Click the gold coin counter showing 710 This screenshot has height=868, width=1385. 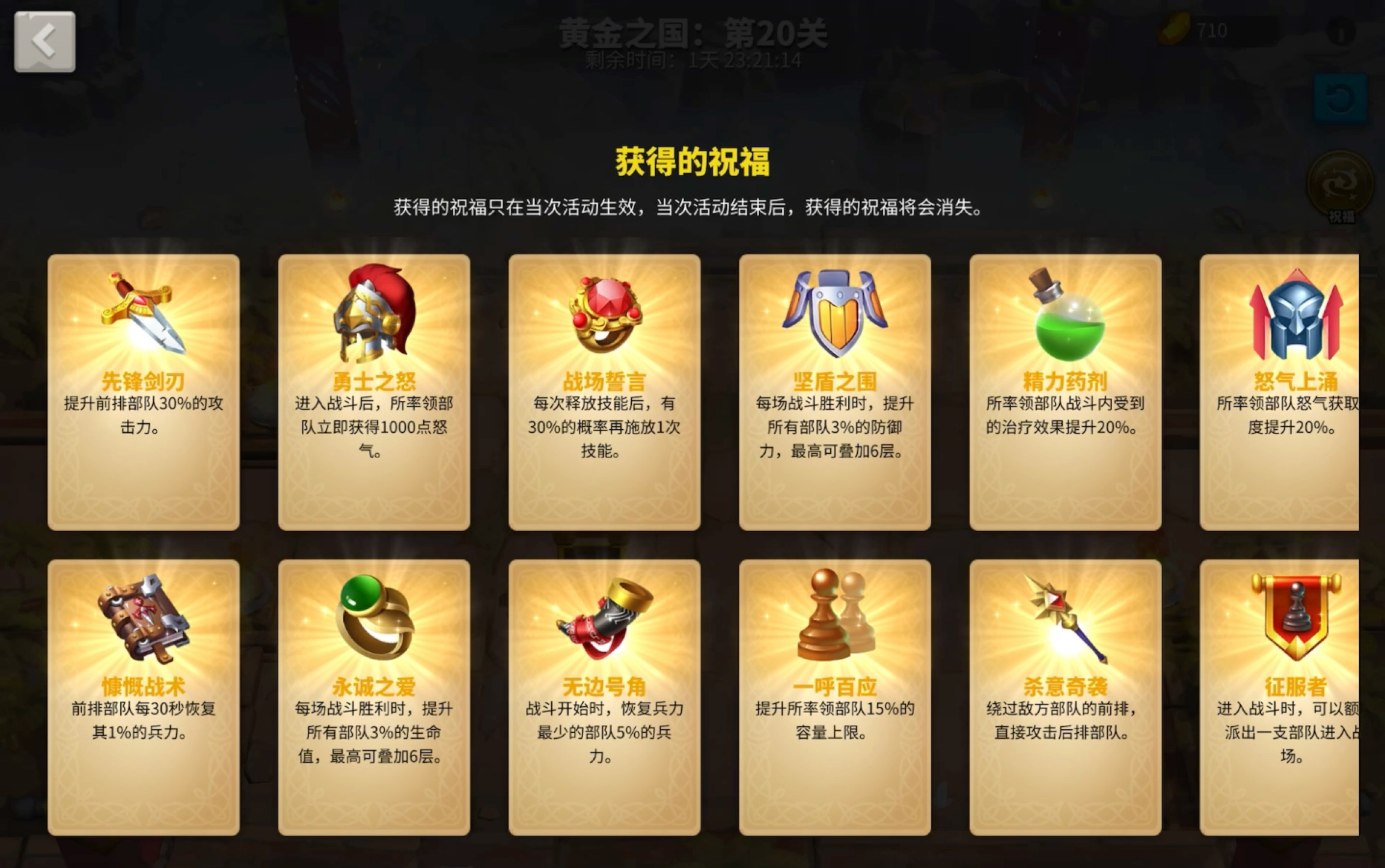pos(1196,31)
